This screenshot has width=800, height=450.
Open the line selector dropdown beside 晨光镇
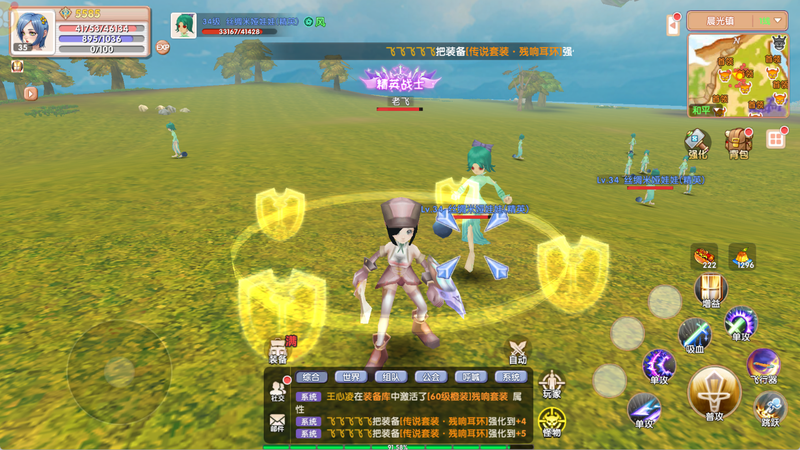[771, 20]
